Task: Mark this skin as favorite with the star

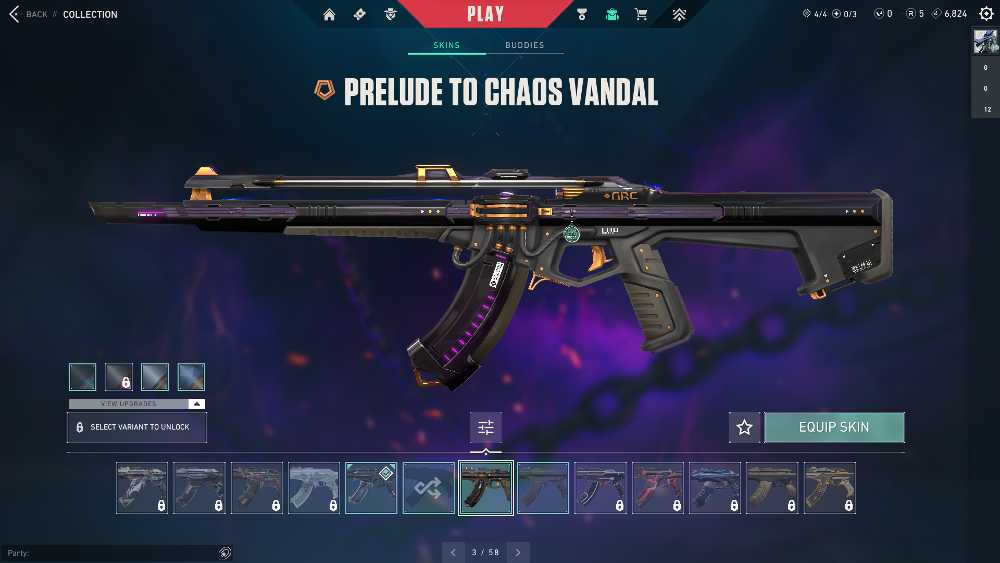Action: (744, 427)
